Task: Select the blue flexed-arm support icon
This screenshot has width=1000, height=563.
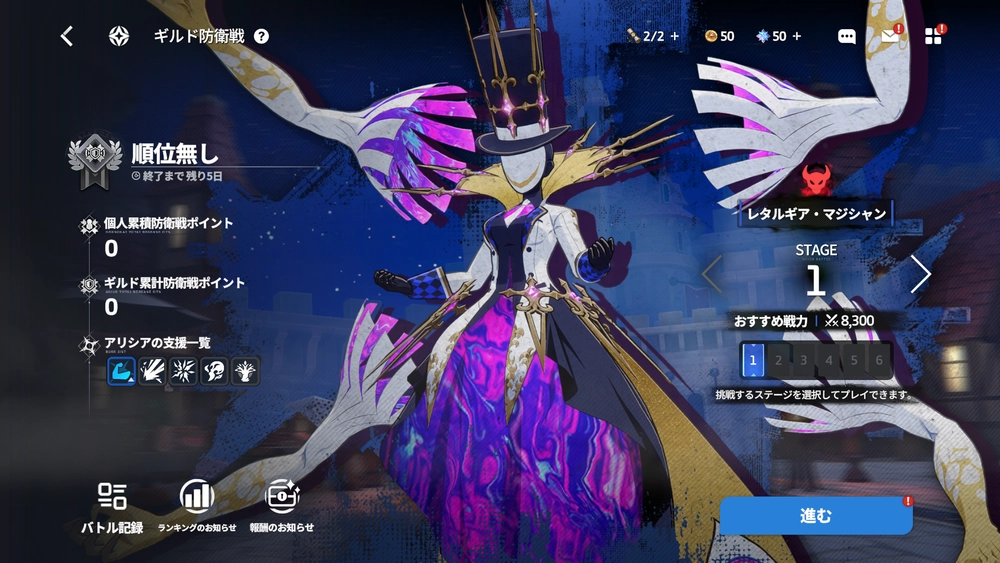Action: 122,371
